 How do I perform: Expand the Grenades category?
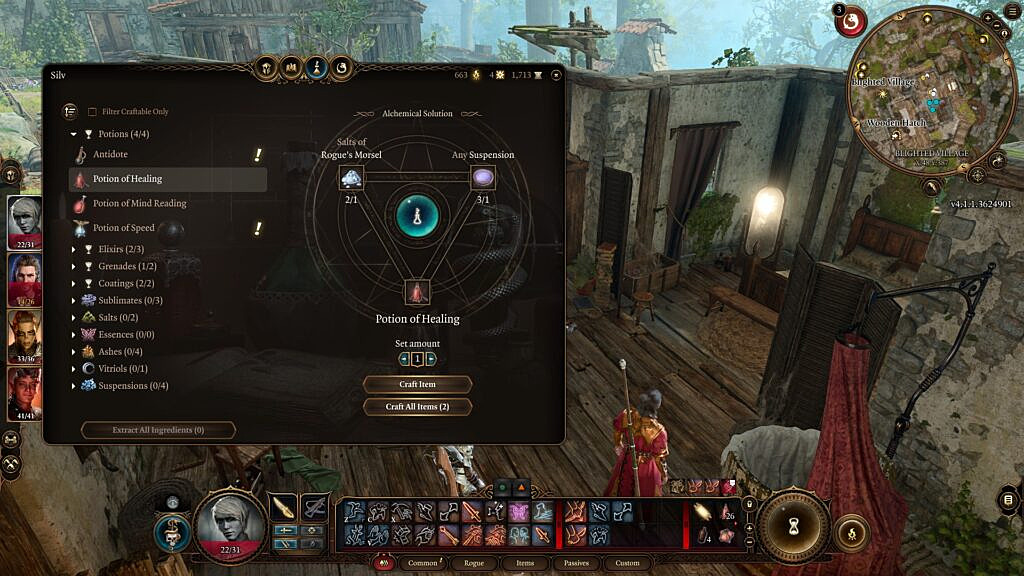pos(126,266)
